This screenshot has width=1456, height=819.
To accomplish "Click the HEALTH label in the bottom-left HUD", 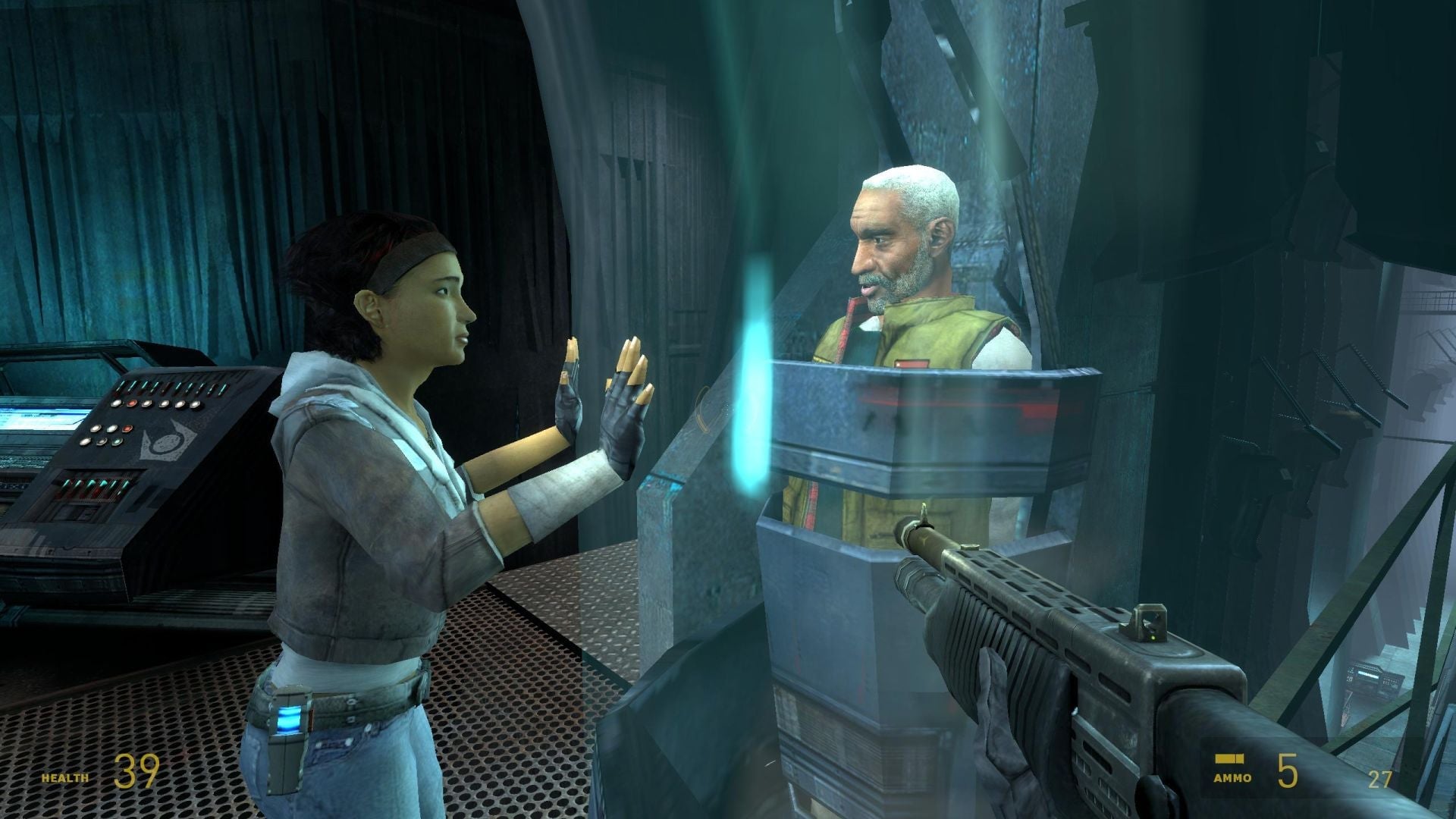I will (x=64, y=777).
